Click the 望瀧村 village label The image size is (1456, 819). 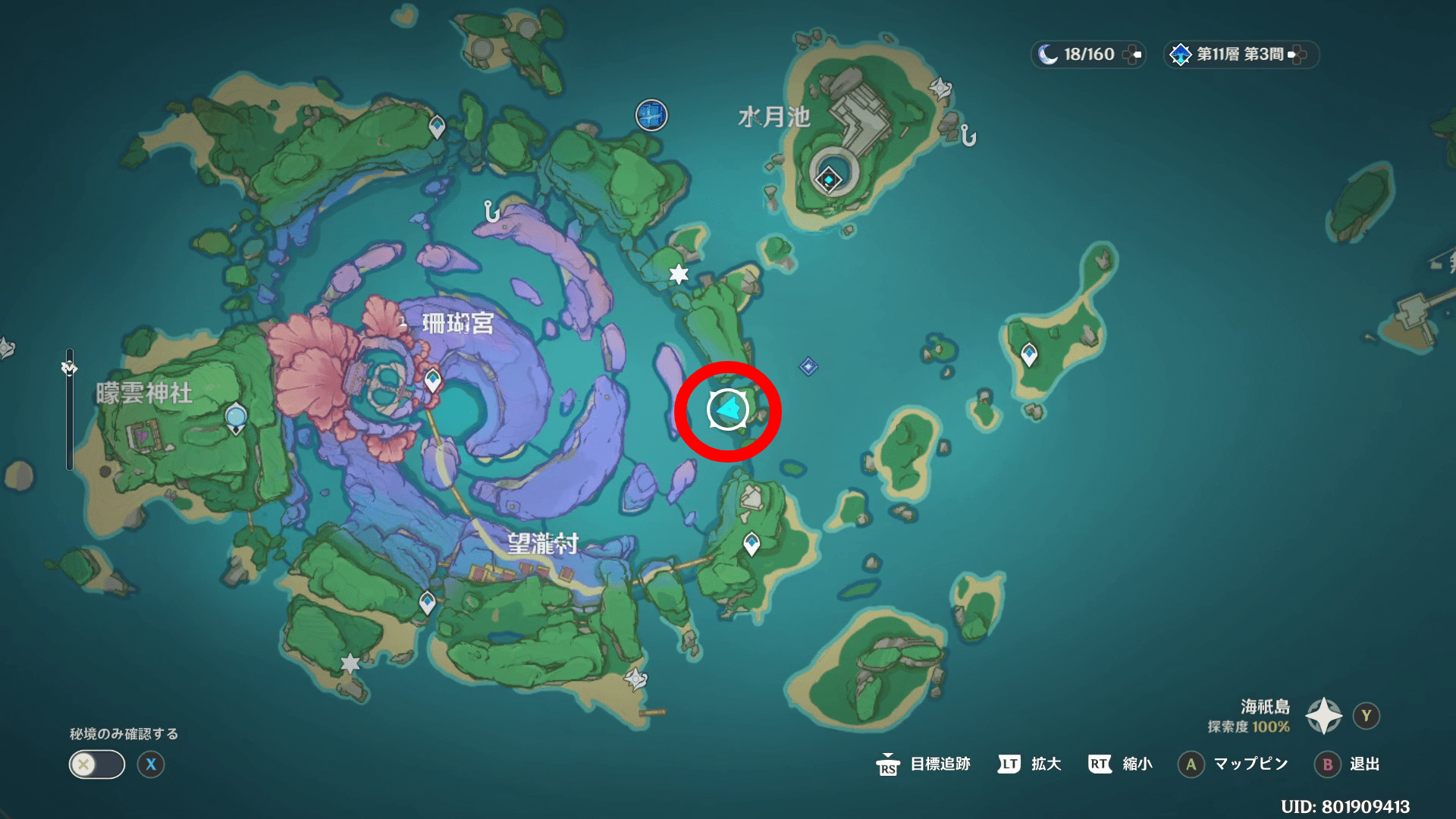click(x=543, y=544)
